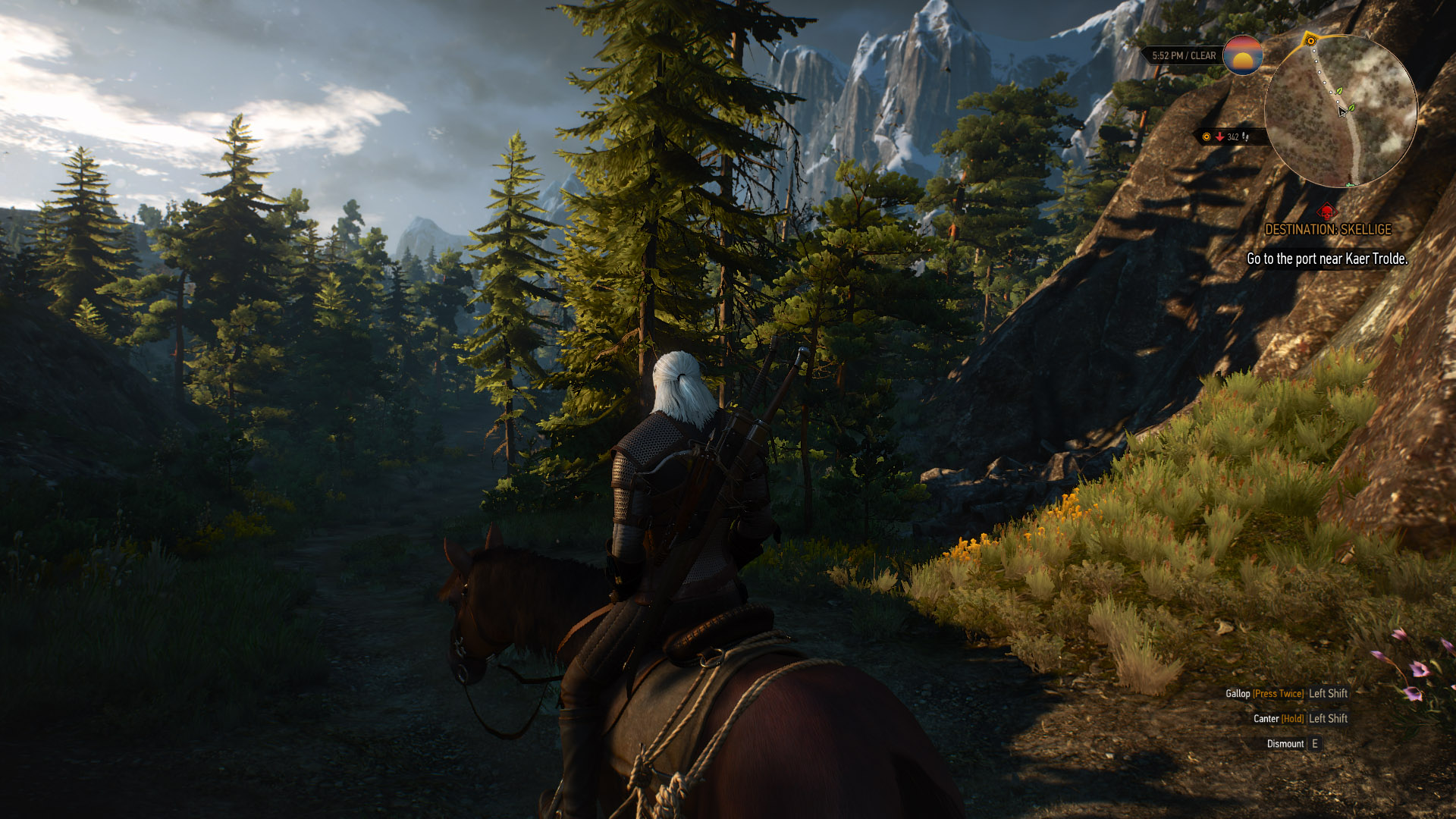
Task: Click the player arrow on the minimap
Action: [1342, 111]
